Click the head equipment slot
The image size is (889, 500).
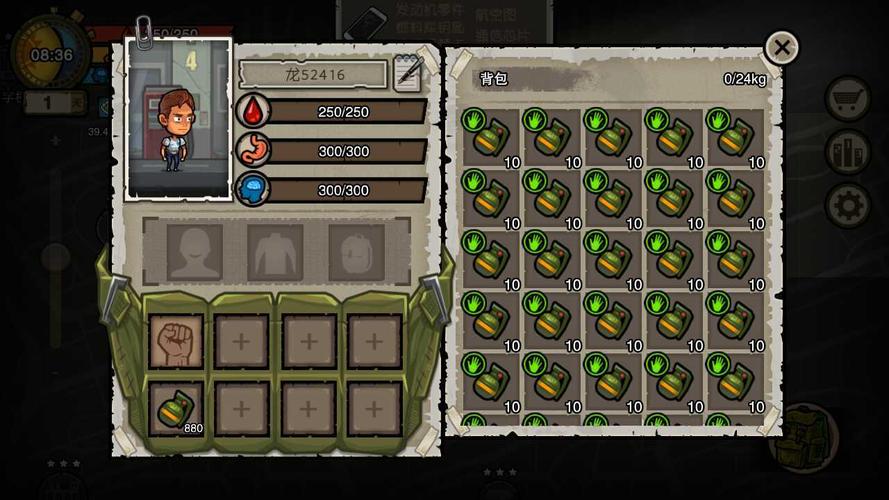(x=195, y=252)
